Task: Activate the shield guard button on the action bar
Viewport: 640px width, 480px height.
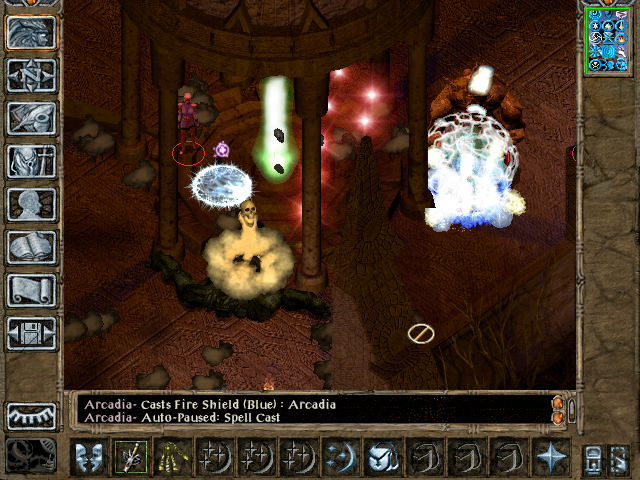Action: (88, 457)
